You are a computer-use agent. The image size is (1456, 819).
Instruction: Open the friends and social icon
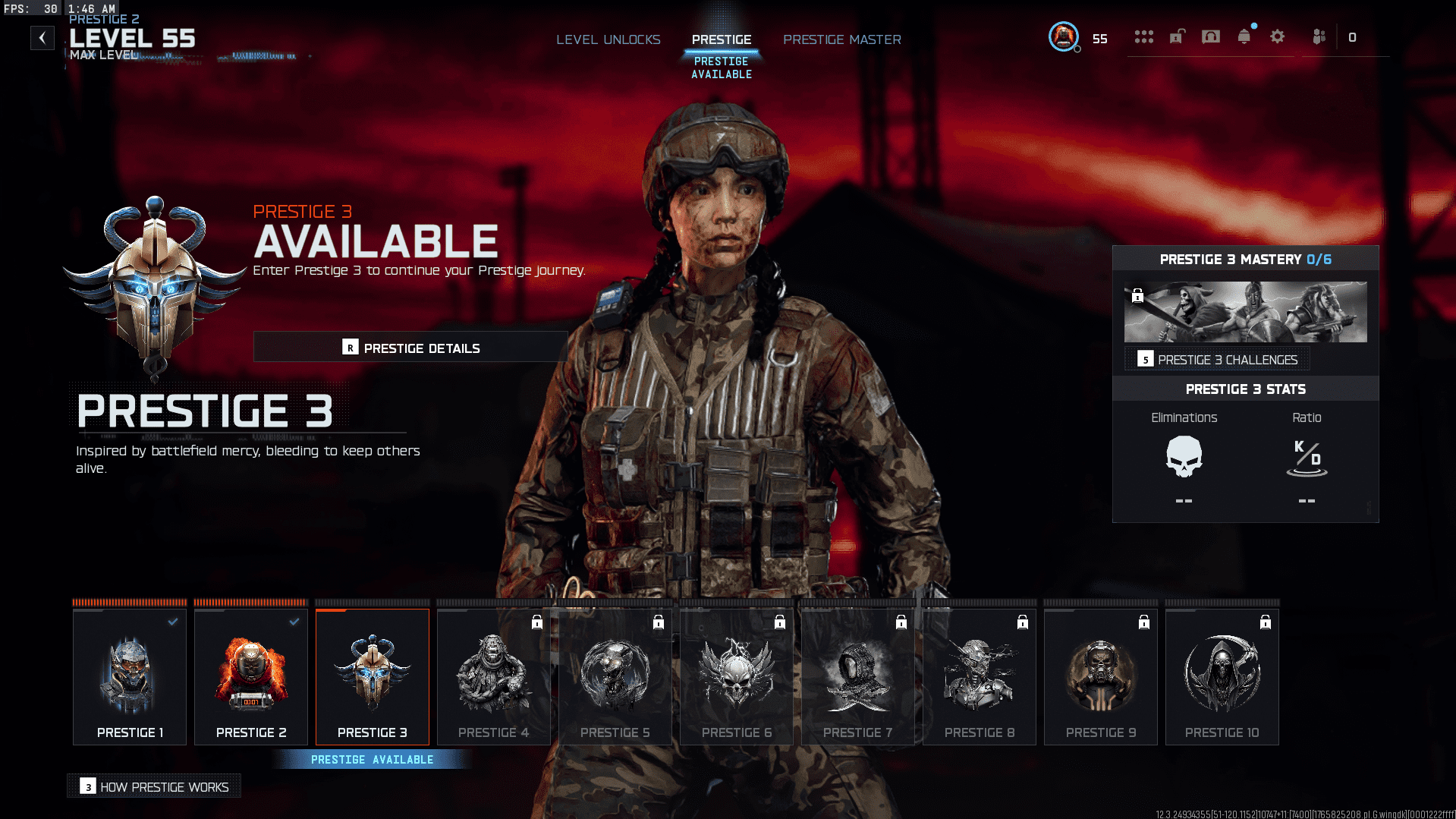tap(1319, 36)
